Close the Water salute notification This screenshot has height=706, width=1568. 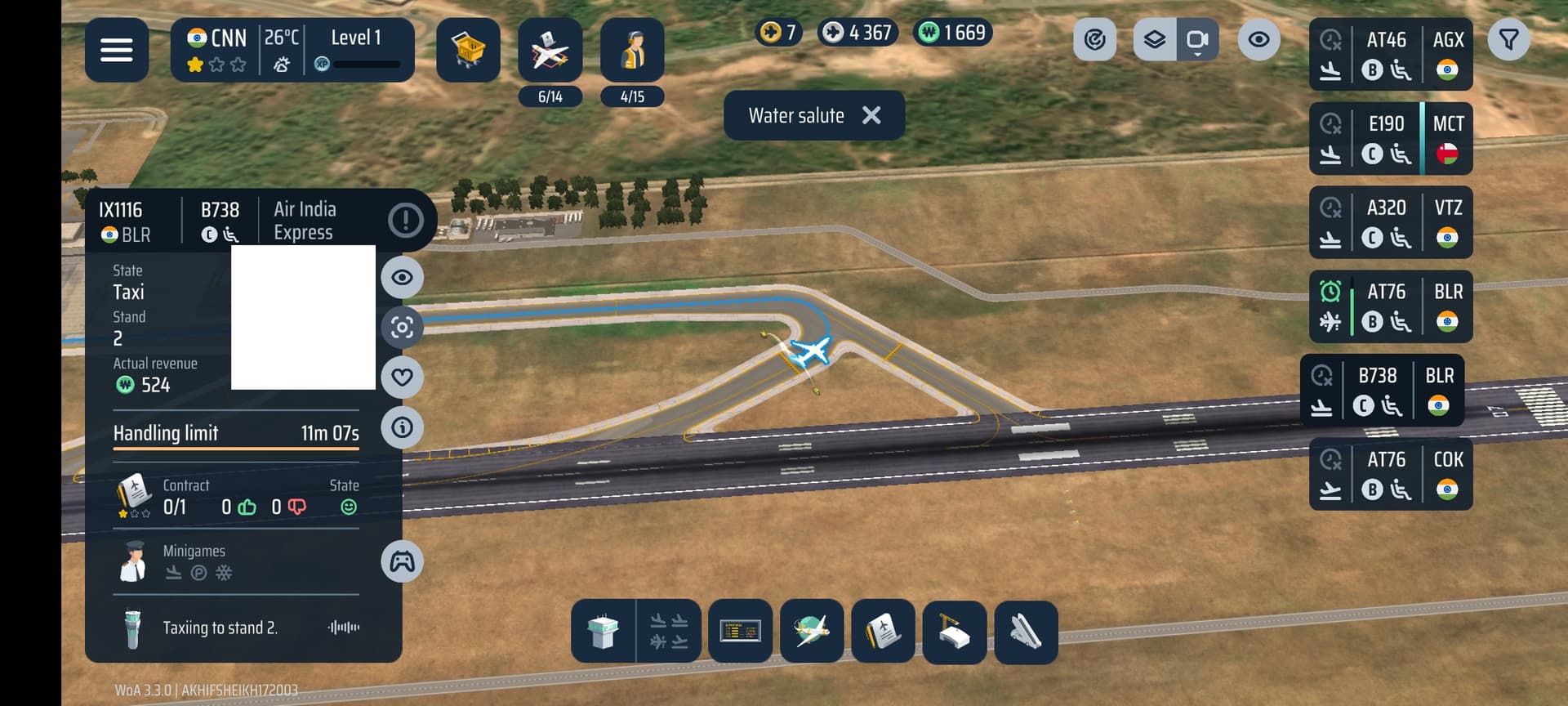click(x=871, y=115)
